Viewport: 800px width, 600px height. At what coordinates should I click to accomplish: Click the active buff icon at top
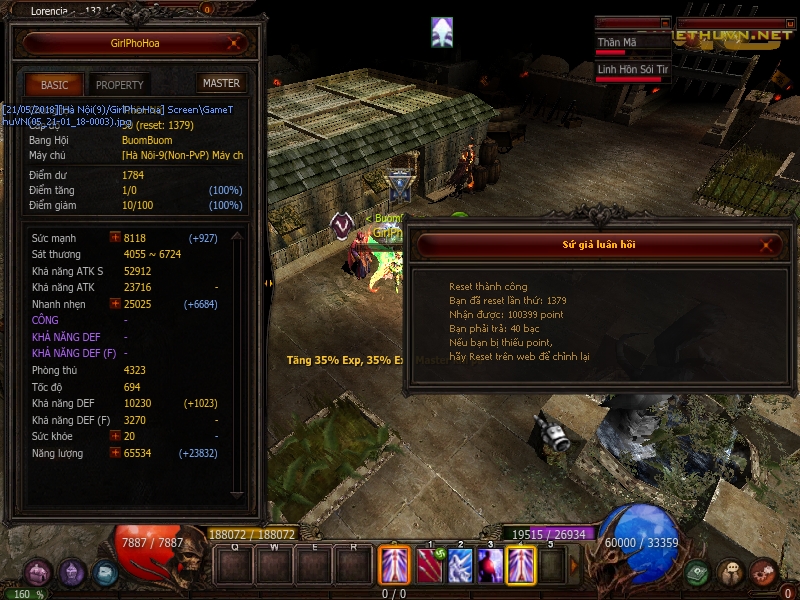click(x=442, y=32)
